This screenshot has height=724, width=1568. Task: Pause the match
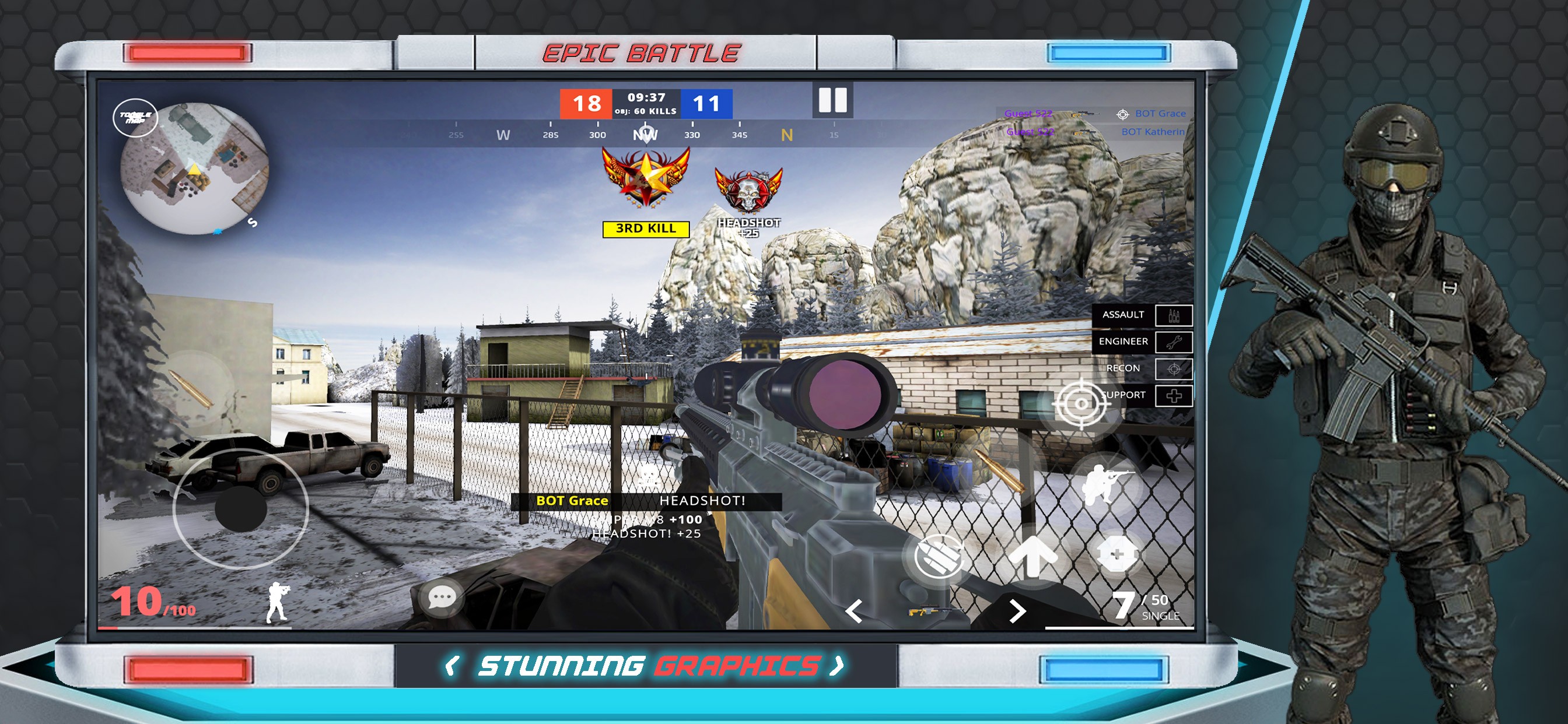point(832,100)
